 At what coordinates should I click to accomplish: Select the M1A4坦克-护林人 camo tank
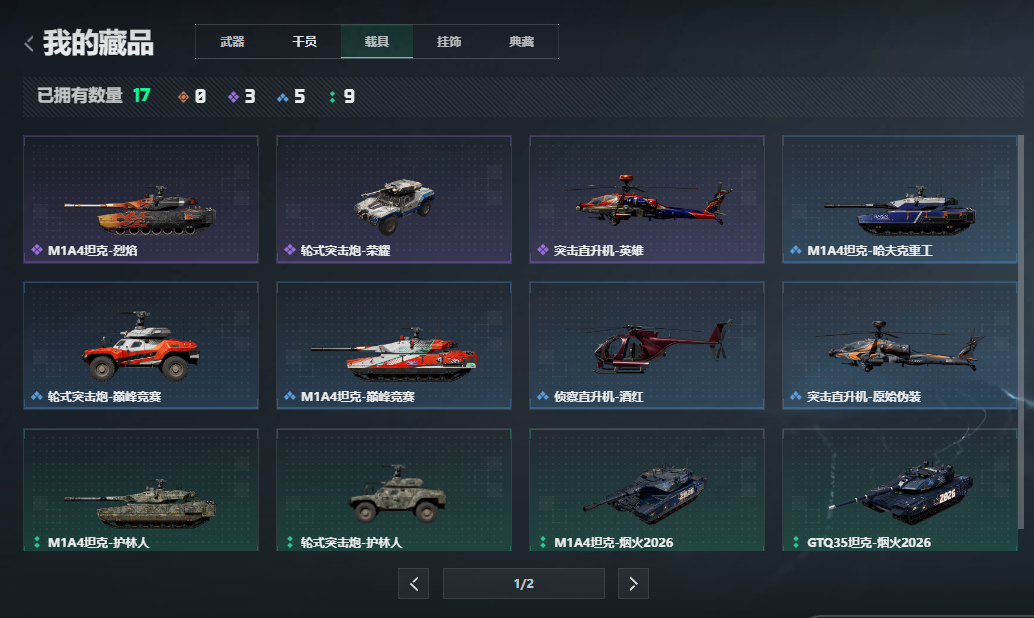(x=141, y=490)
